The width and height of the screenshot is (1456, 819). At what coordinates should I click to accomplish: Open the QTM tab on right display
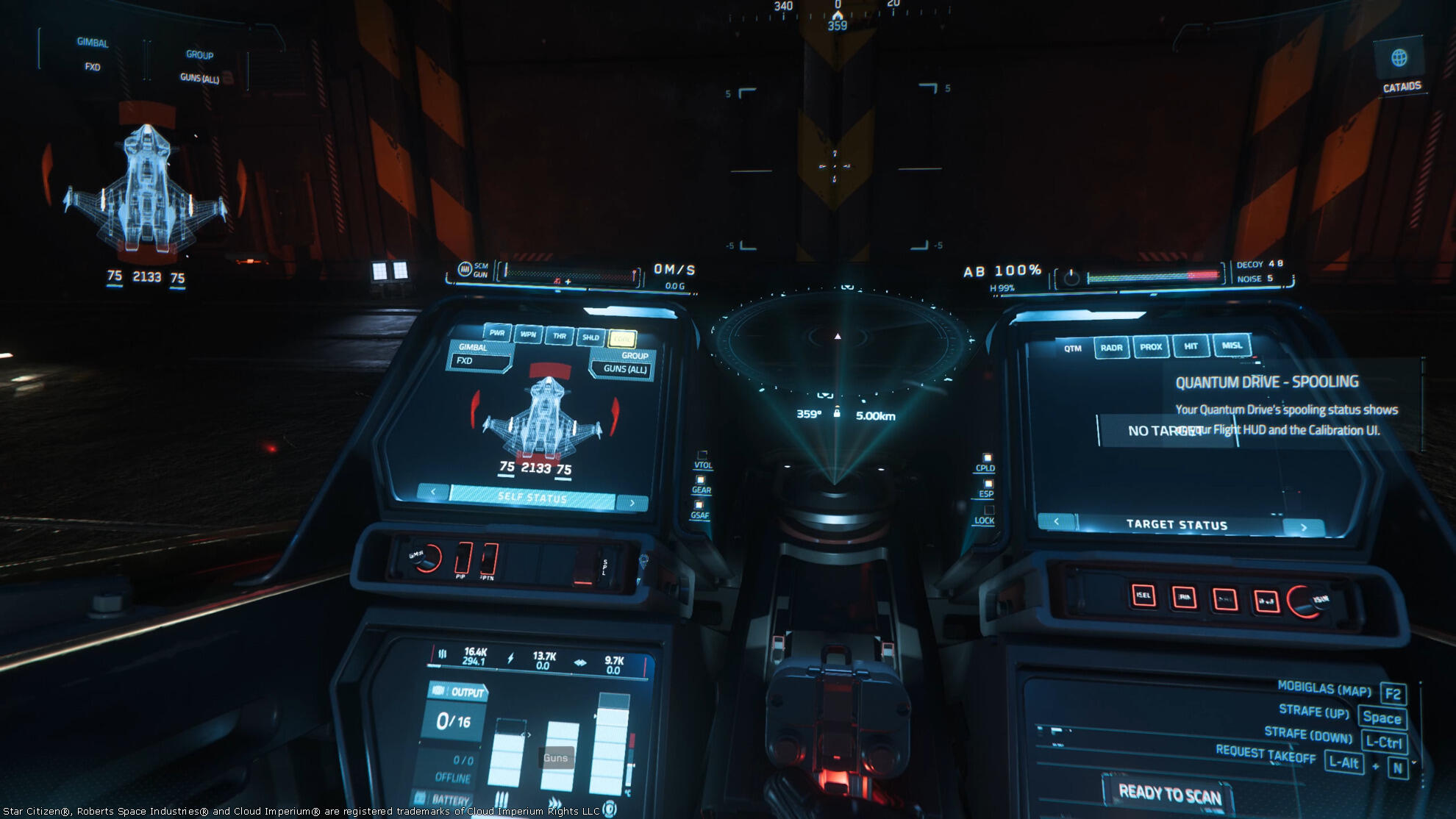click(x=1073, y=348)
